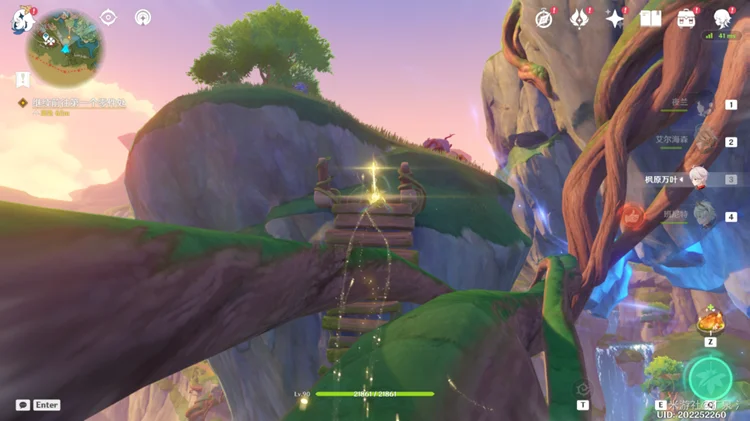Activate the green maple leaf elemental burst
This screenshot has height=421, width=750.
(x=710, y=377)
